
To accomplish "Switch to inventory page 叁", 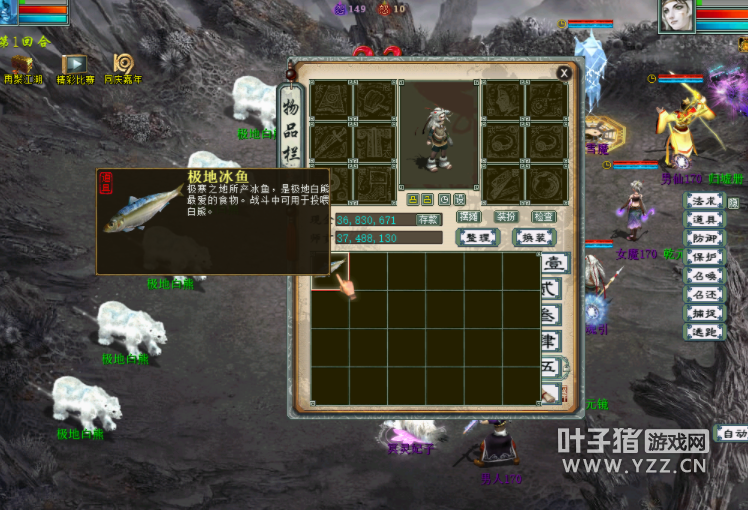I will tap(553, 316).
